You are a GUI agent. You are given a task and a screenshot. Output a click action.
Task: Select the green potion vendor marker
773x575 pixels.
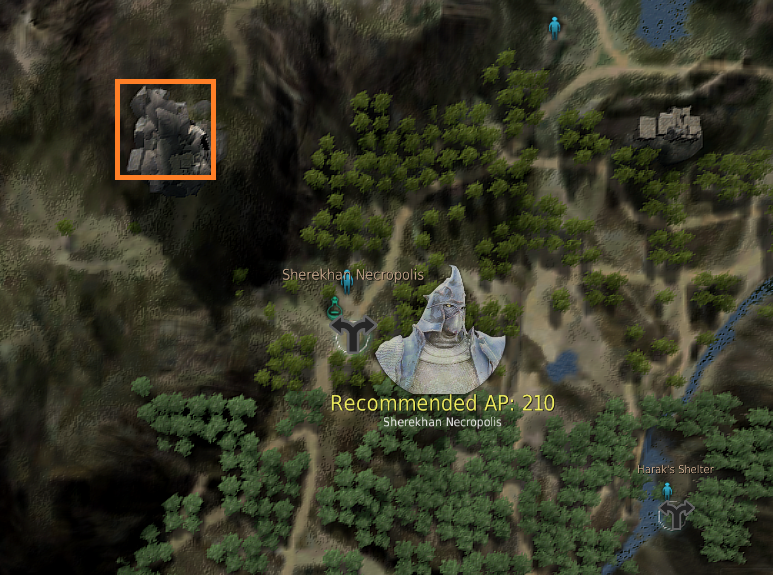click(333, 307)
